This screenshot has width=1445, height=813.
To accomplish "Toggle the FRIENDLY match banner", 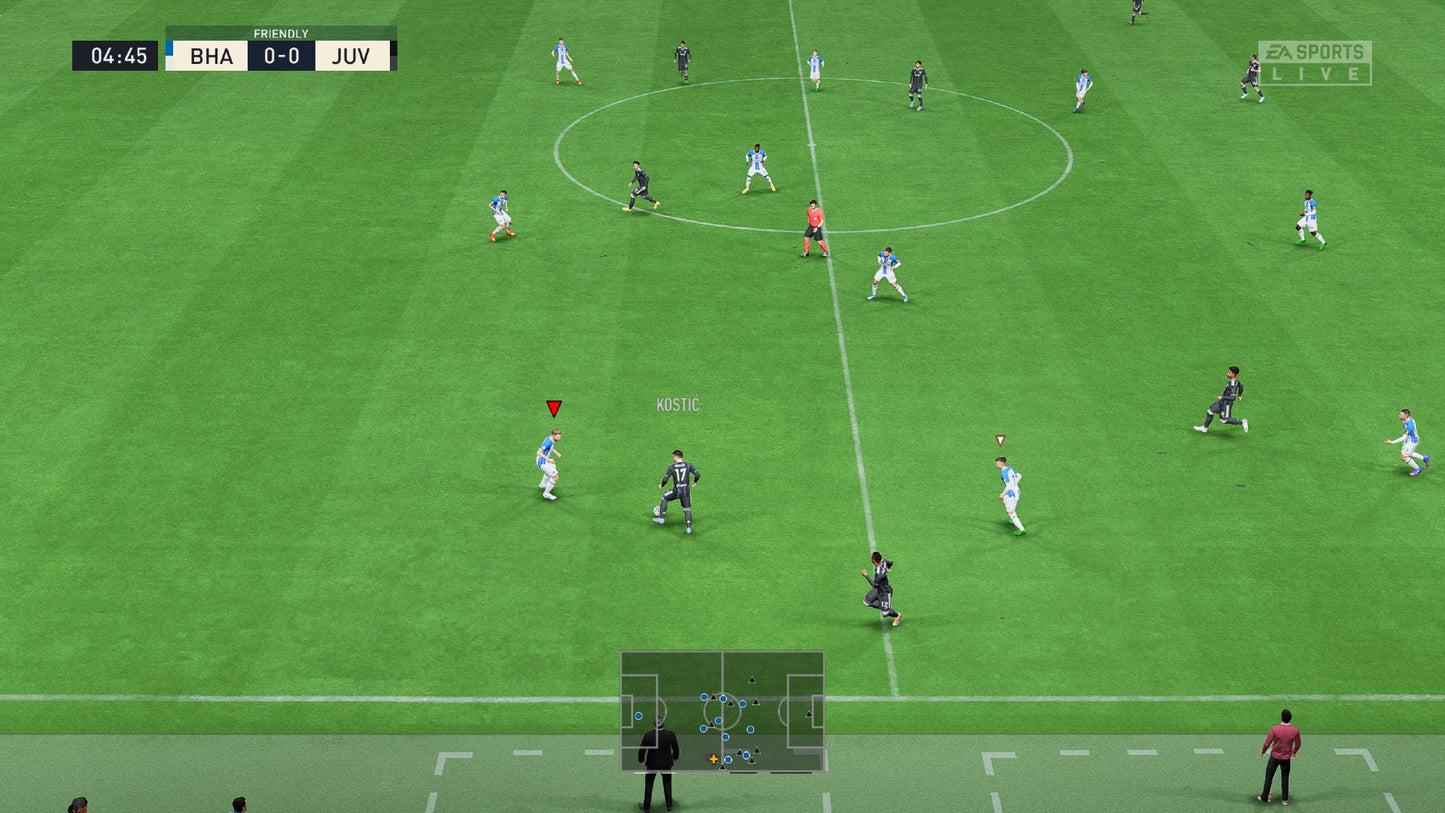I will tap(283, 33).
